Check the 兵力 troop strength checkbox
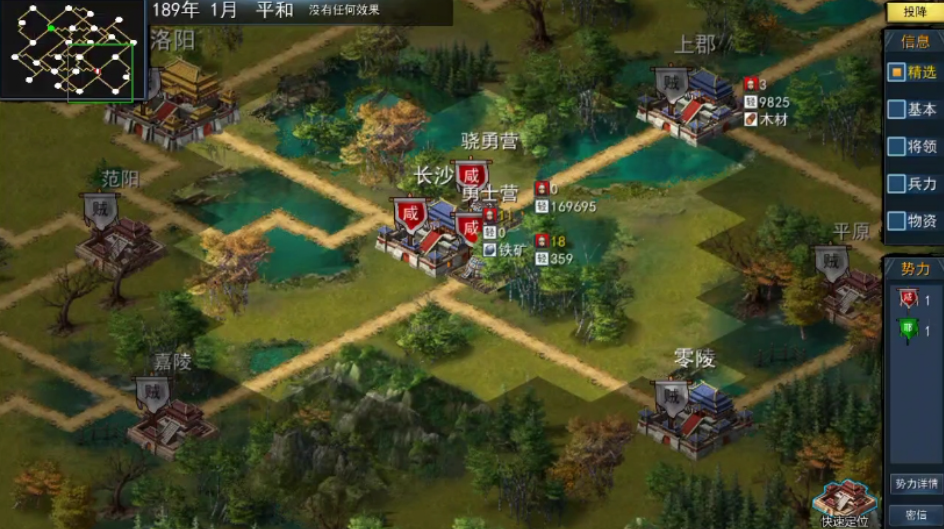This screenshot has height=529, width=944. coord(896,184)
